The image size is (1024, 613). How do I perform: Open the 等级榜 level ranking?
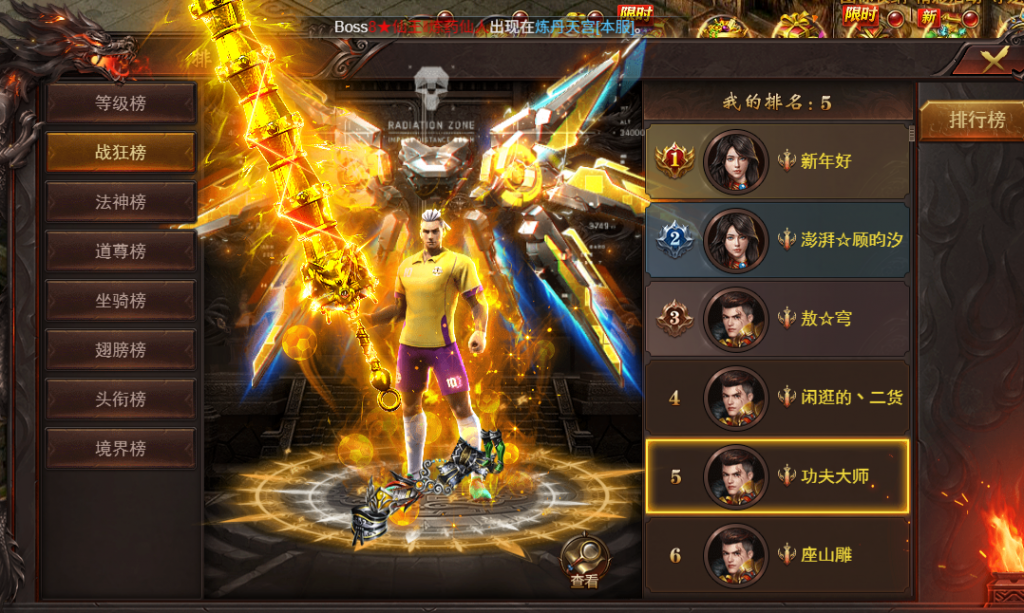click(x=120, y=102)
